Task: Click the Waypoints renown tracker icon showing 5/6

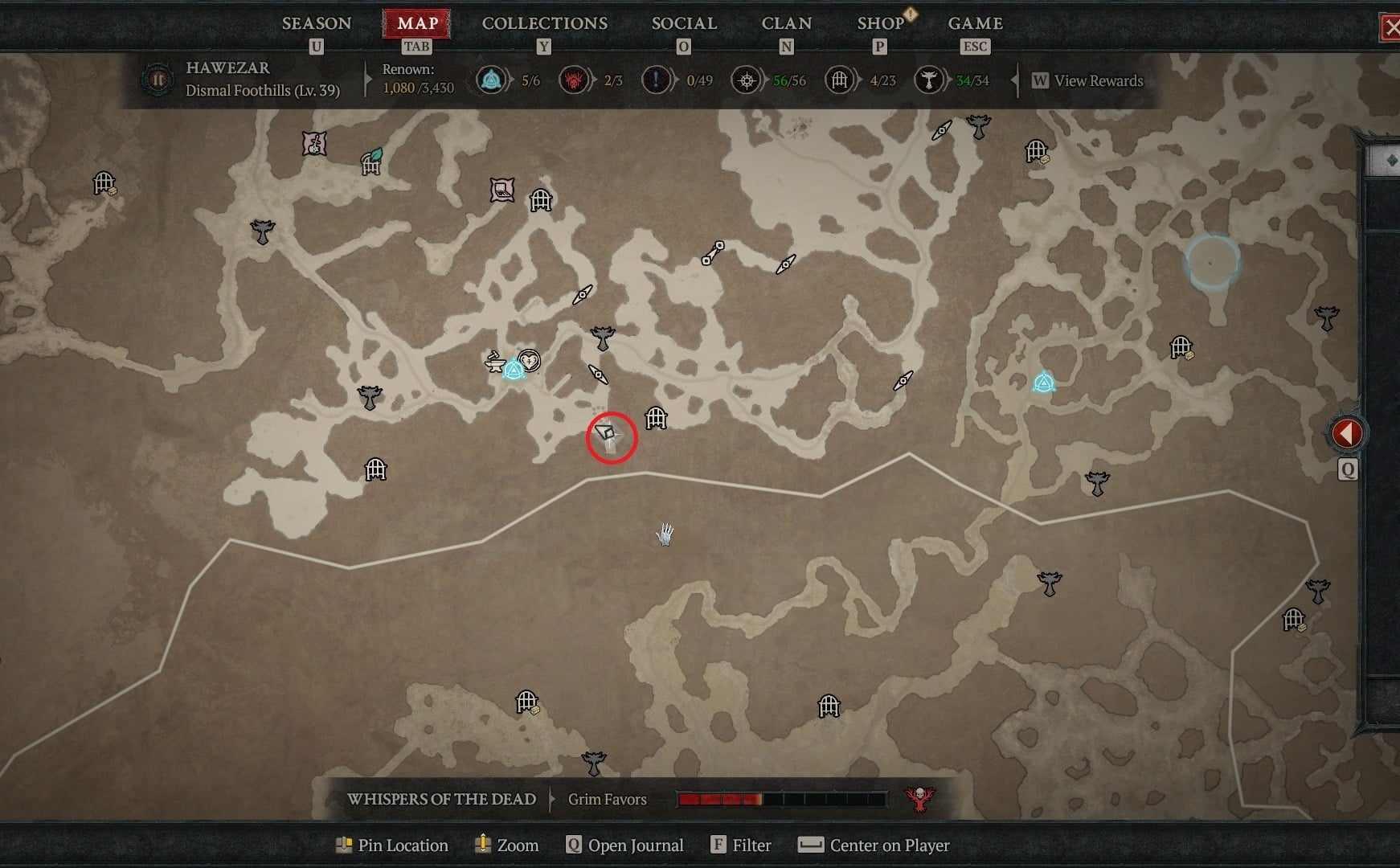Action: (x=491, y=80)
